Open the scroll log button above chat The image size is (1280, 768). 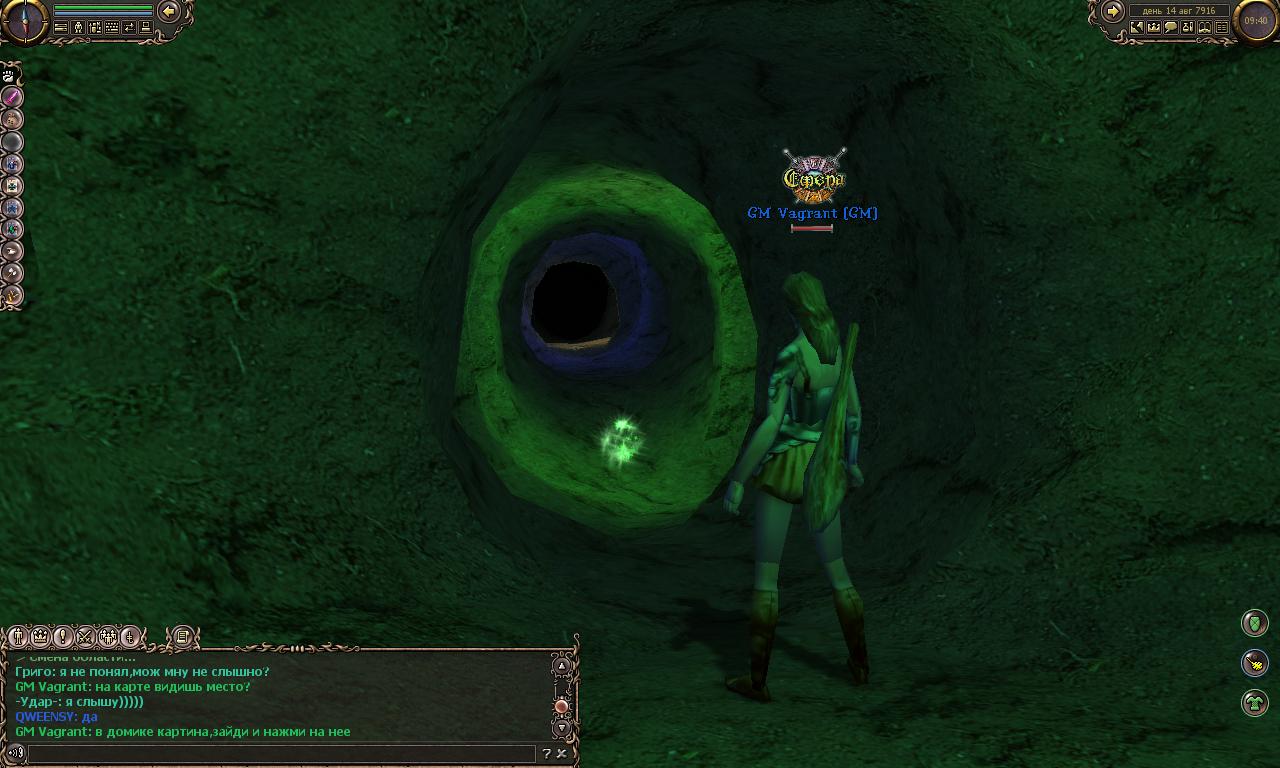coord(182,636)
